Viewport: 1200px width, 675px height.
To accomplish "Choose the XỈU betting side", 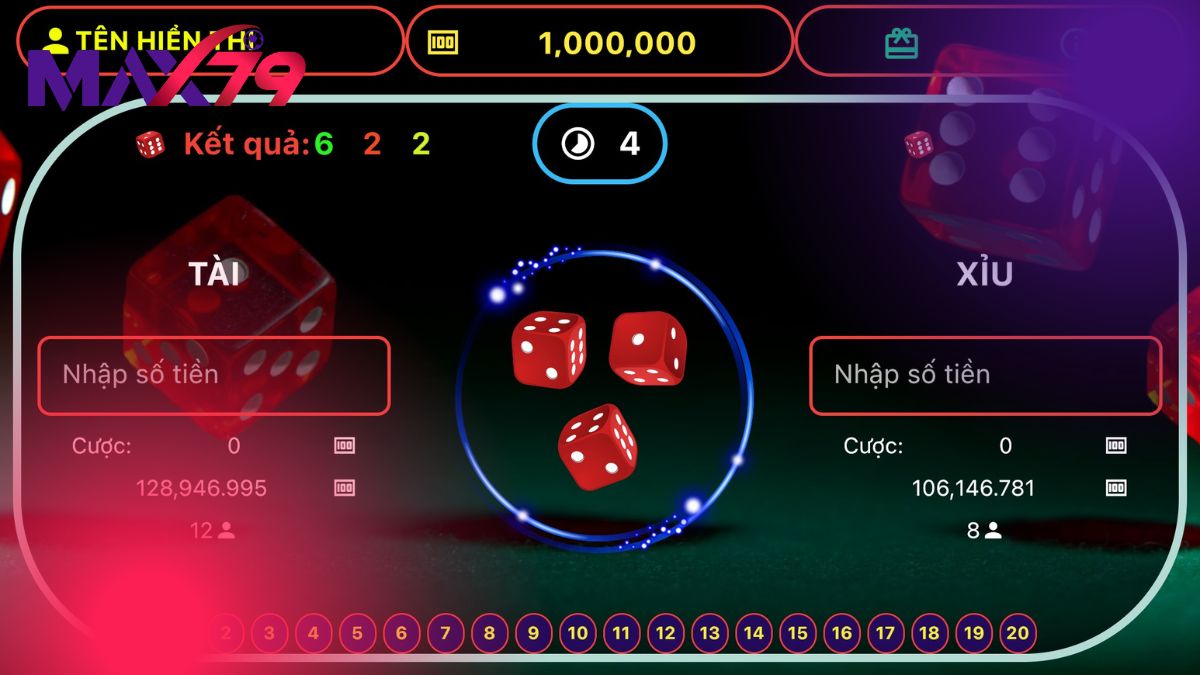I will pos(985,274).
